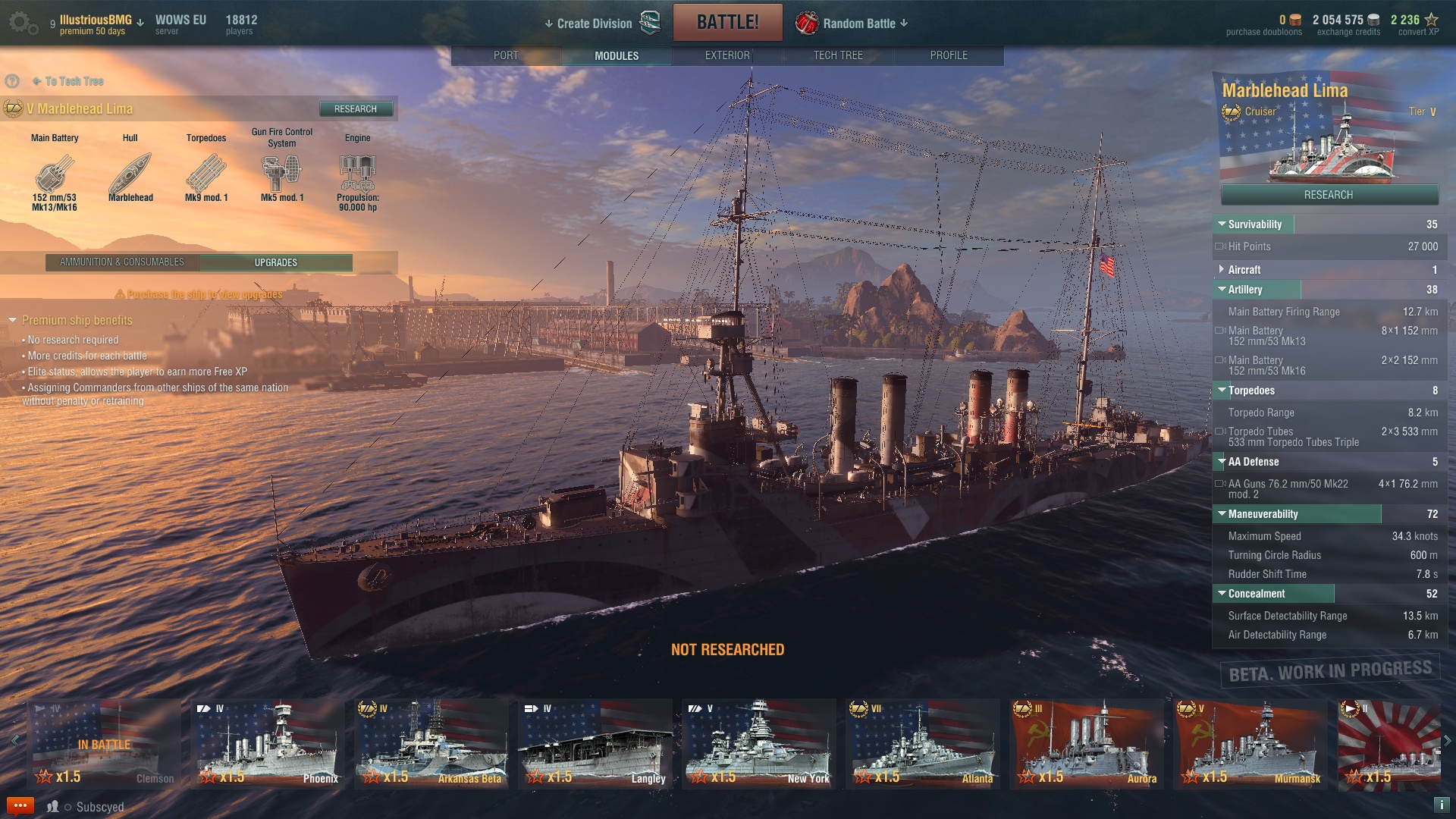The width and height of the screenshot is (1456, 819).
Task: Switch to the EXTERIOR tab
Action: [x=727, y=55]
